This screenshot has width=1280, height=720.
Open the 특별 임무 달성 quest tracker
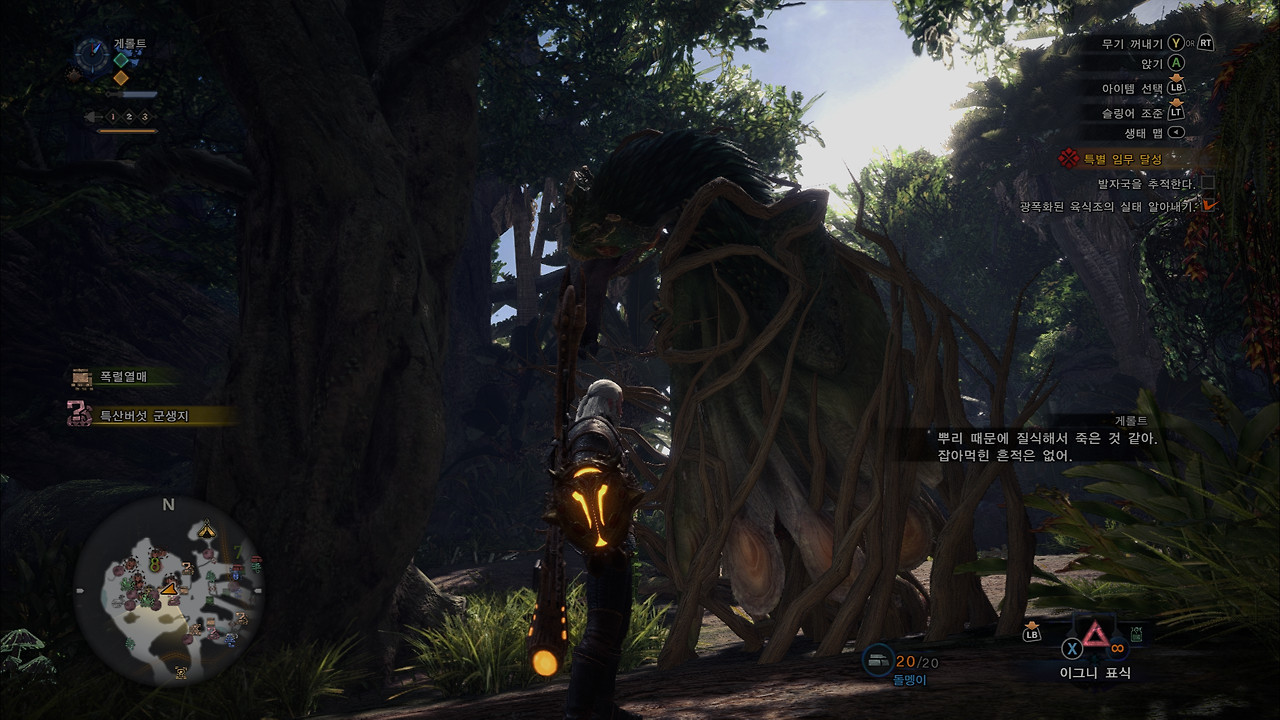click(x=1122, y=158)
